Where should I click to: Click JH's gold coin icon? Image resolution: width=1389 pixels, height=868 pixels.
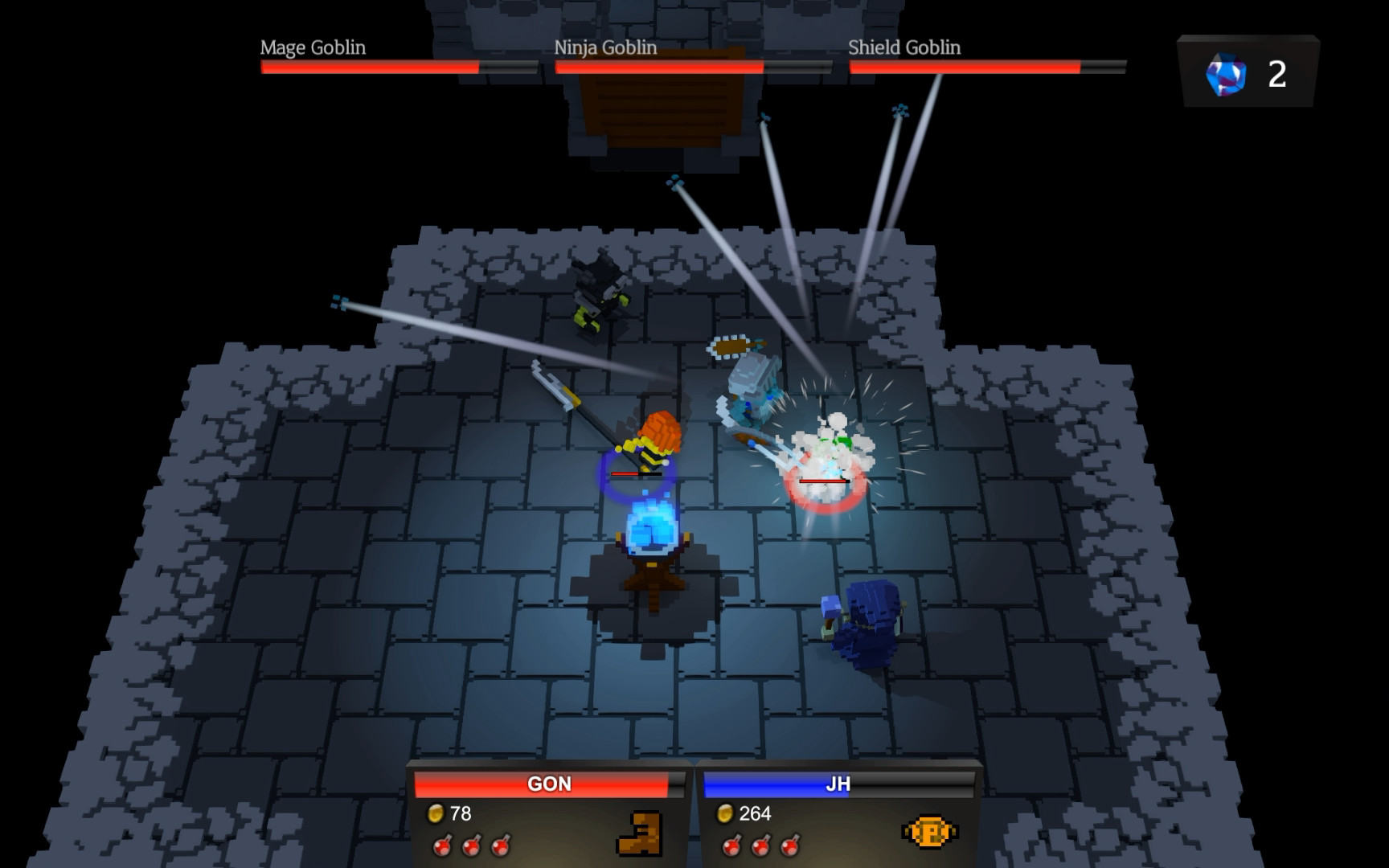pyautogui.click(x=726, y=813)
